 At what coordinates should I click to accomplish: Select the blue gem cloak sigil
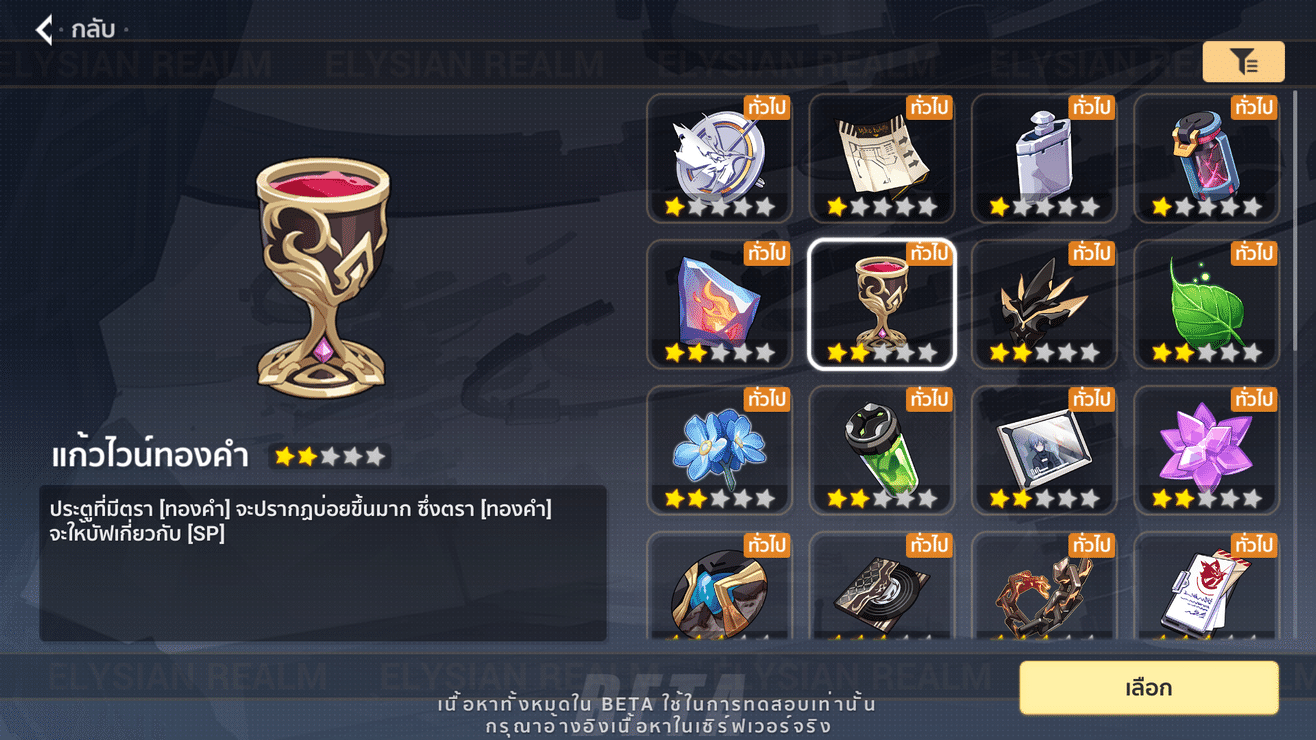[720, 593]
